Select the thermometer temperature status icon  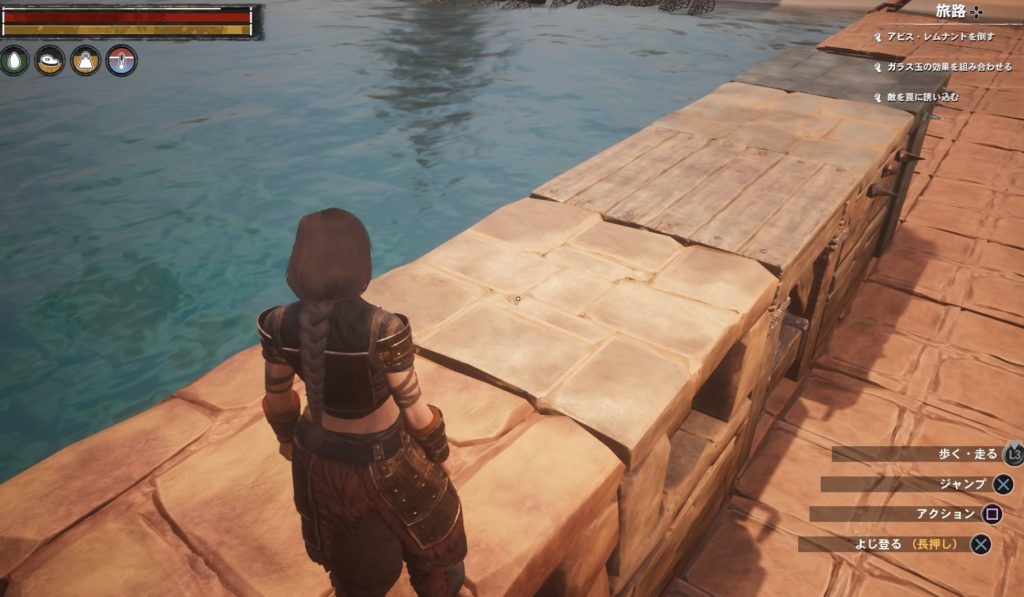coord(121,61)
